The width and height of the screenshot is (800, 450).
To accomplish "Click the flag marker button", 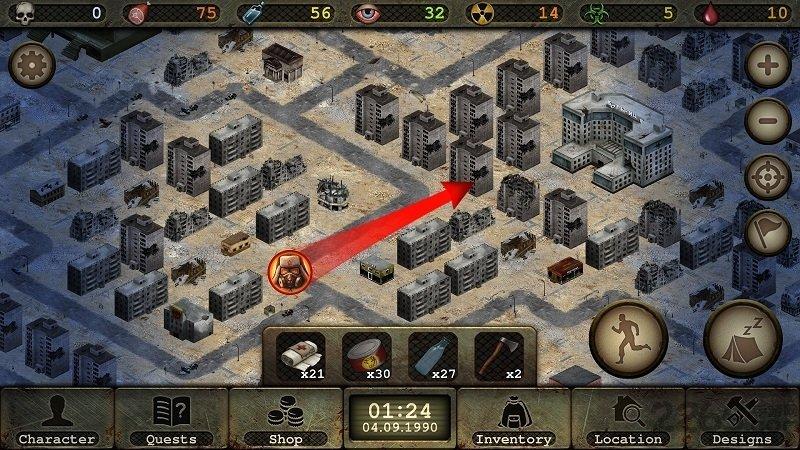I will (768, 233).
